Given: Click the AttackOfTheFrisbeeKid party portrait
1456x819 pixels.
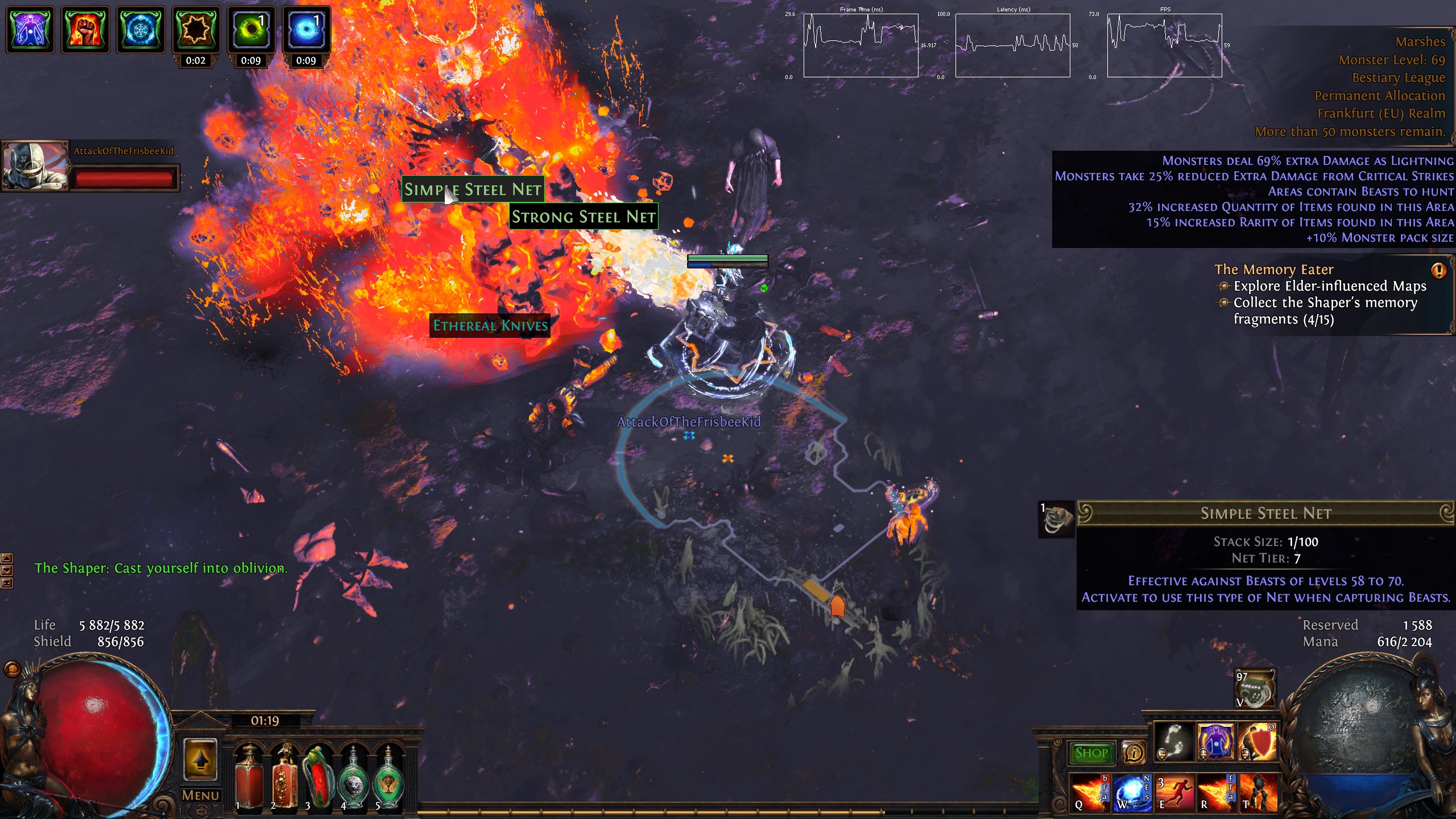Looking at the screenshot, I should point(35,166).
